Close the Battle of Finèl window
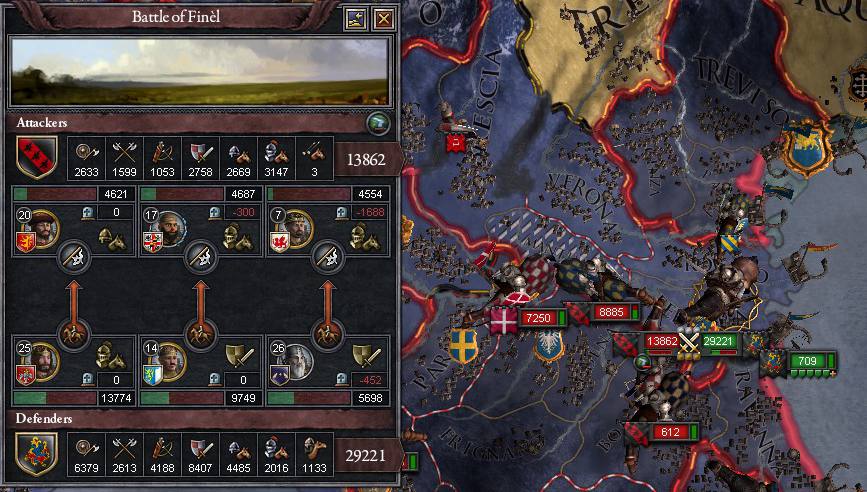This screenshot has height=492, width=867. pos(383,18)
